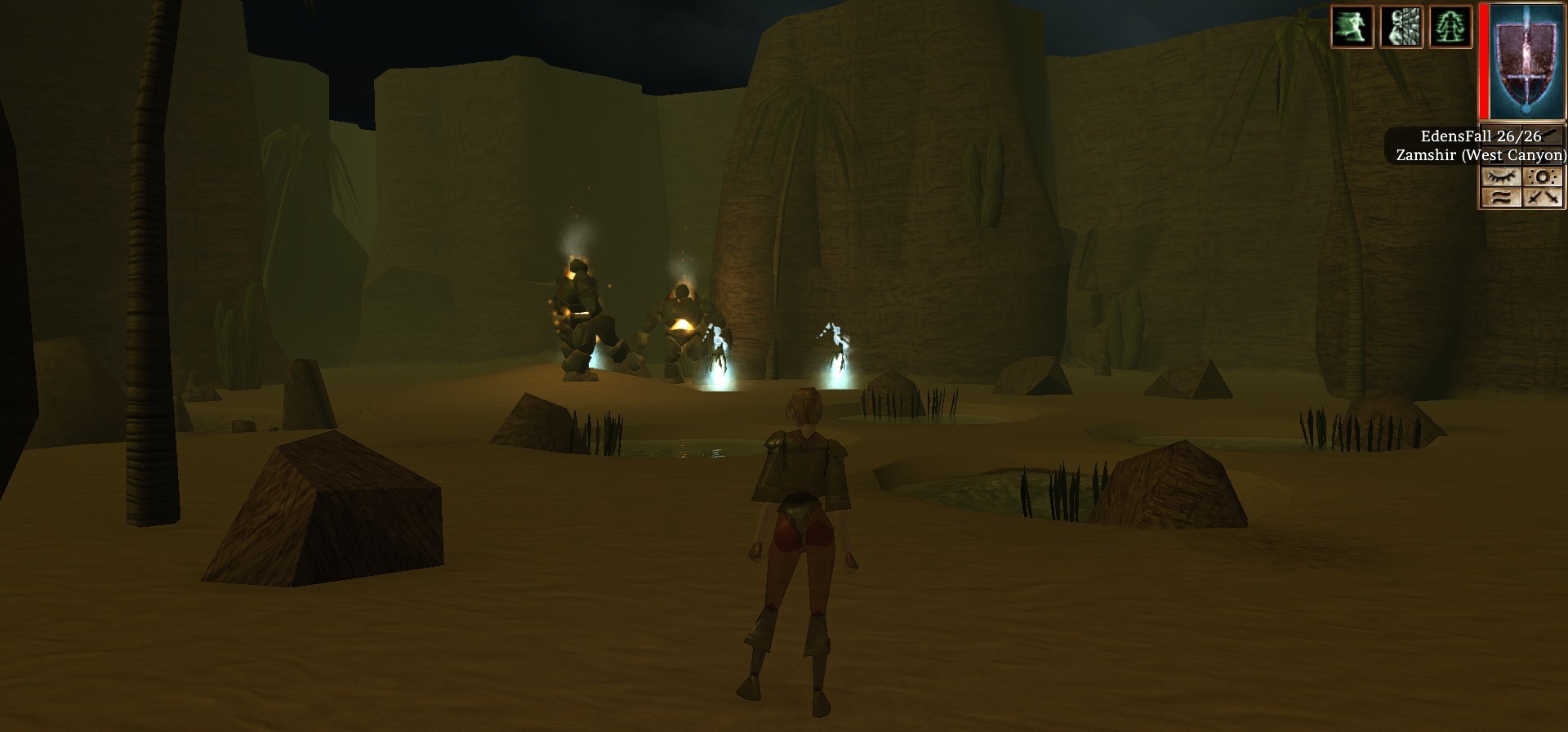Select the skull and brick wall effect icon

(1401, 26)
